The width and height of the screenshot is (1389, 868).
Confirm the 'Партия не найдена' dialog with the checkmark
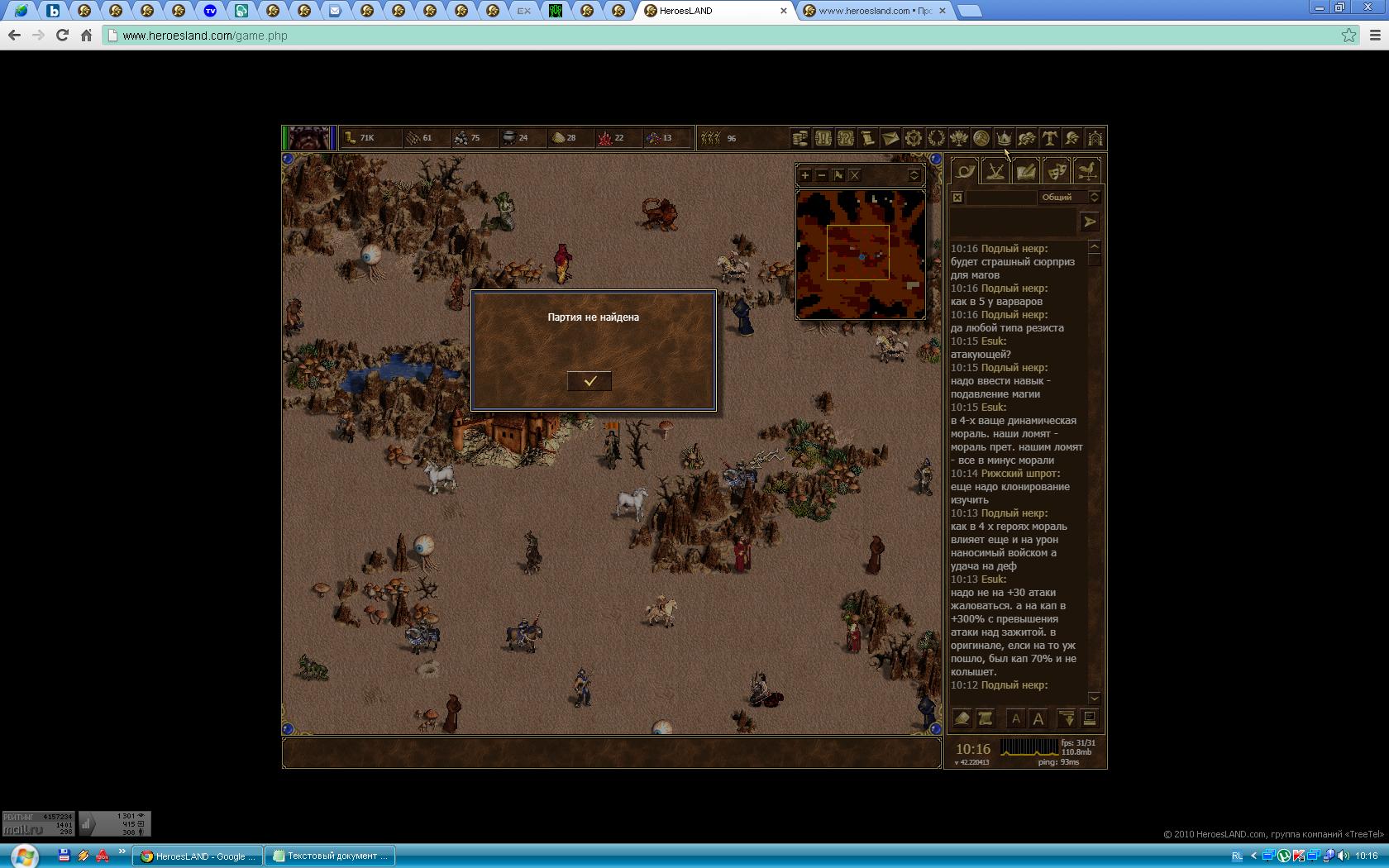(589, 381)
